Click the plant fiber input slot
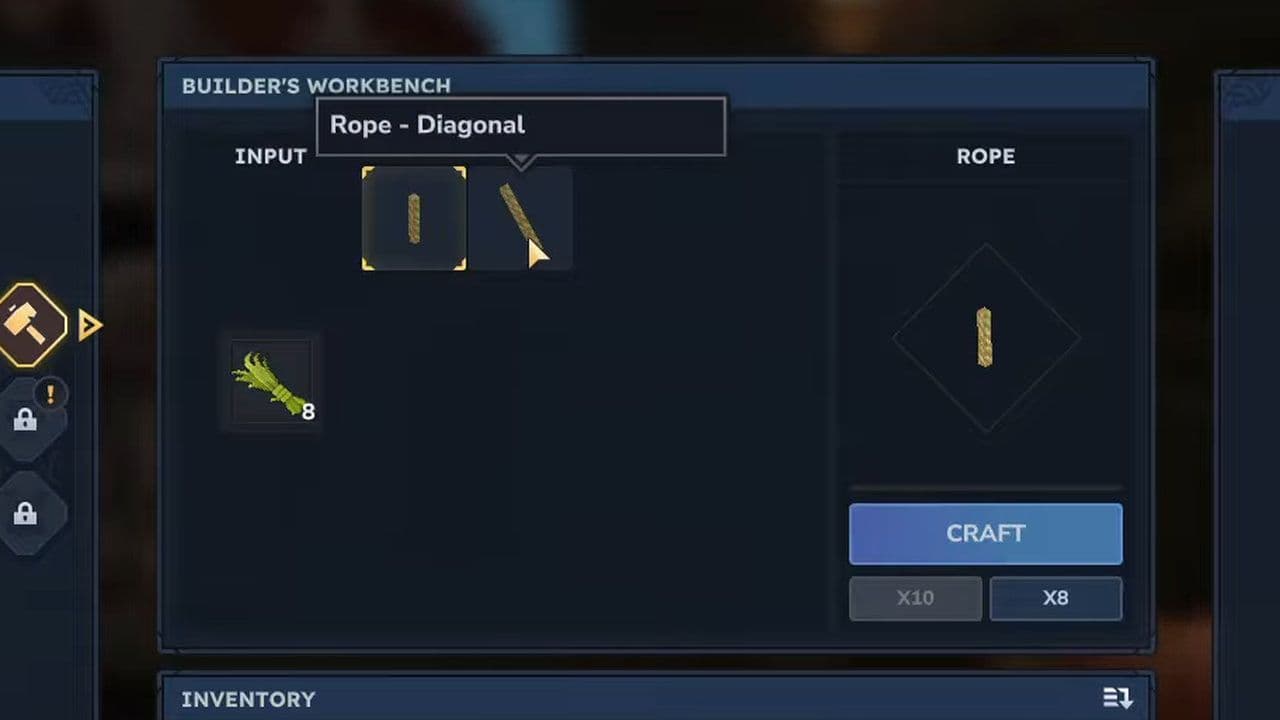1280x720 pixels. pos(272,382)
